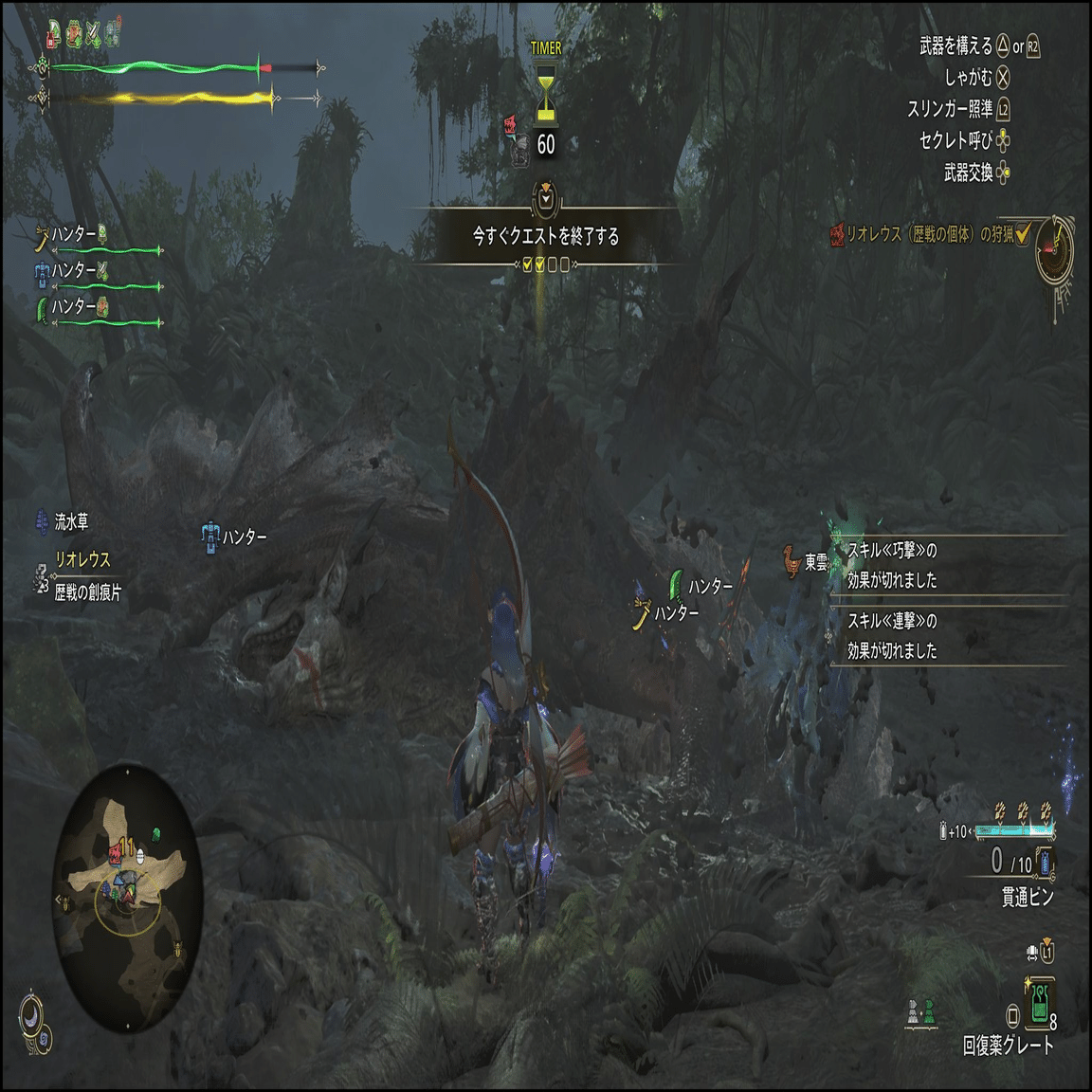Click the red monster marker on the minimap
Screen dimensions: 1092x1092
(116, 850)
